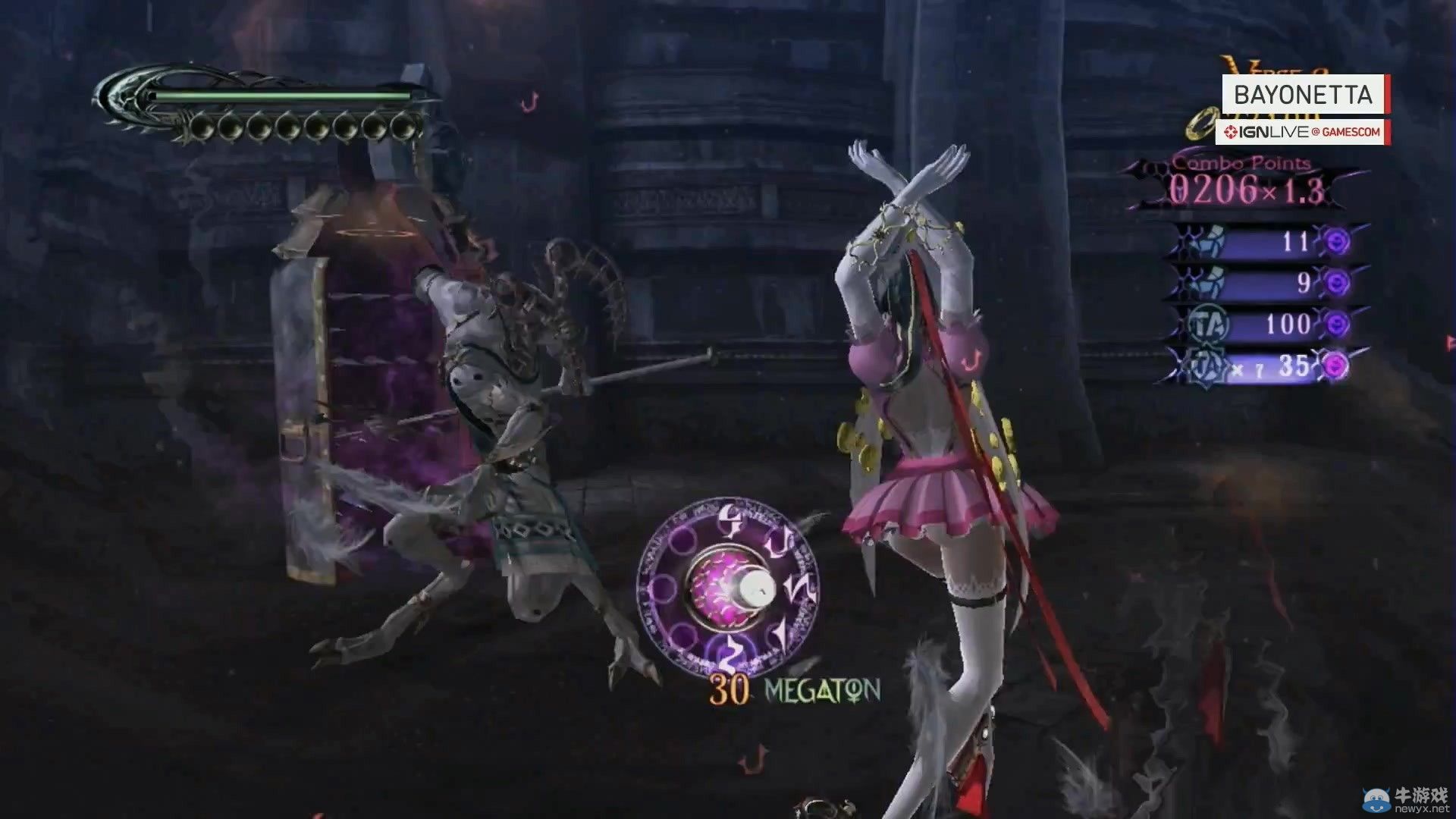Screen dimensions: 1456x819
Task: Click the BAYONETTA title banner
Action: (1304, 93)
